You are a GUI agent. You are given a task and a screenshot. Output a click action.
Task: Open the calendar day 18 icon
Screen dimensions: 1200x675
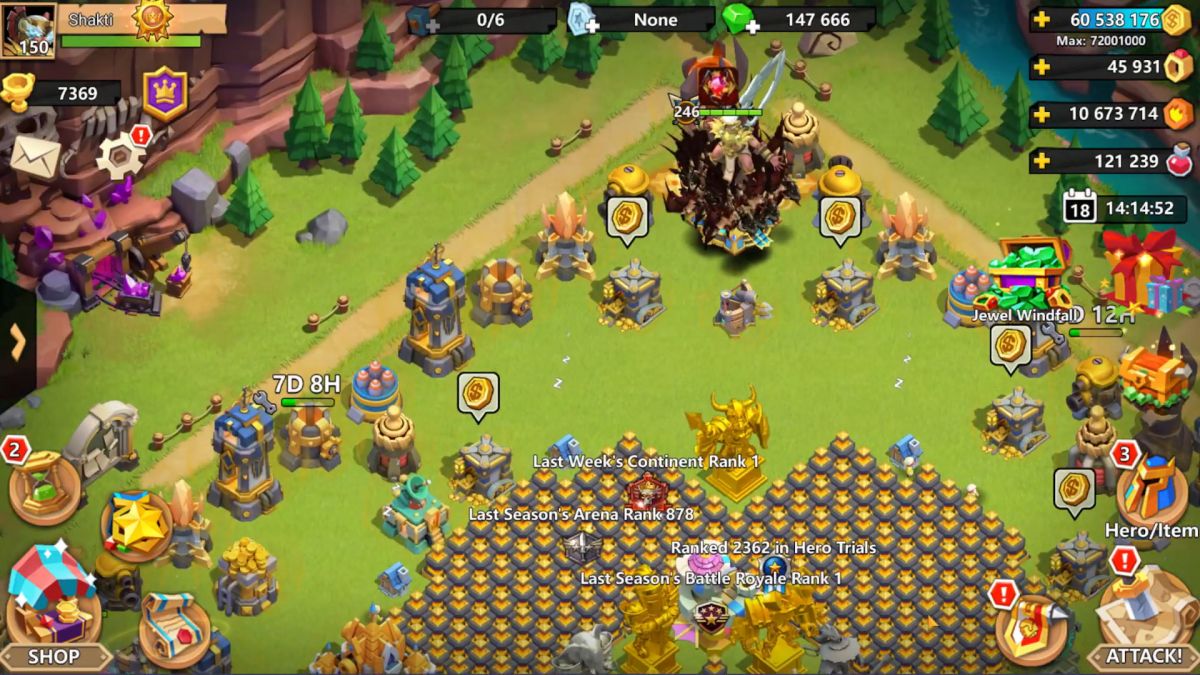coord(1079,208)
